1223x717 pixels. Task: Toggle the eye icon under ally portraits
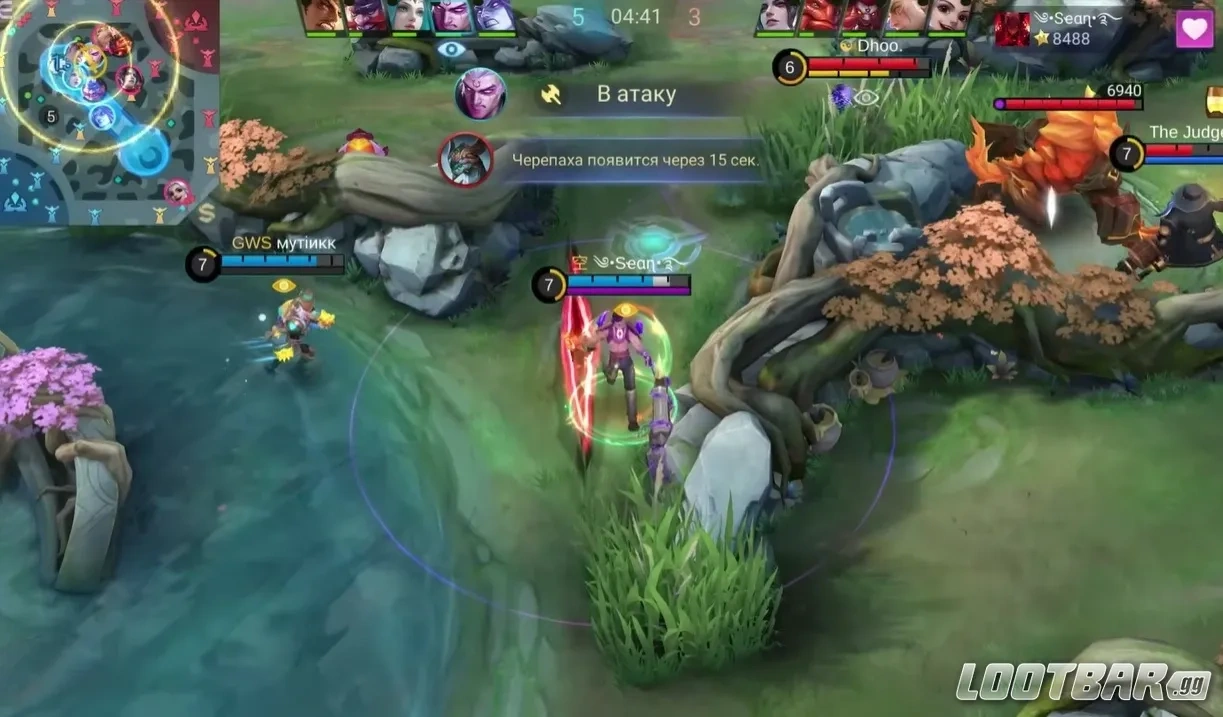click(x=451, y=49)
